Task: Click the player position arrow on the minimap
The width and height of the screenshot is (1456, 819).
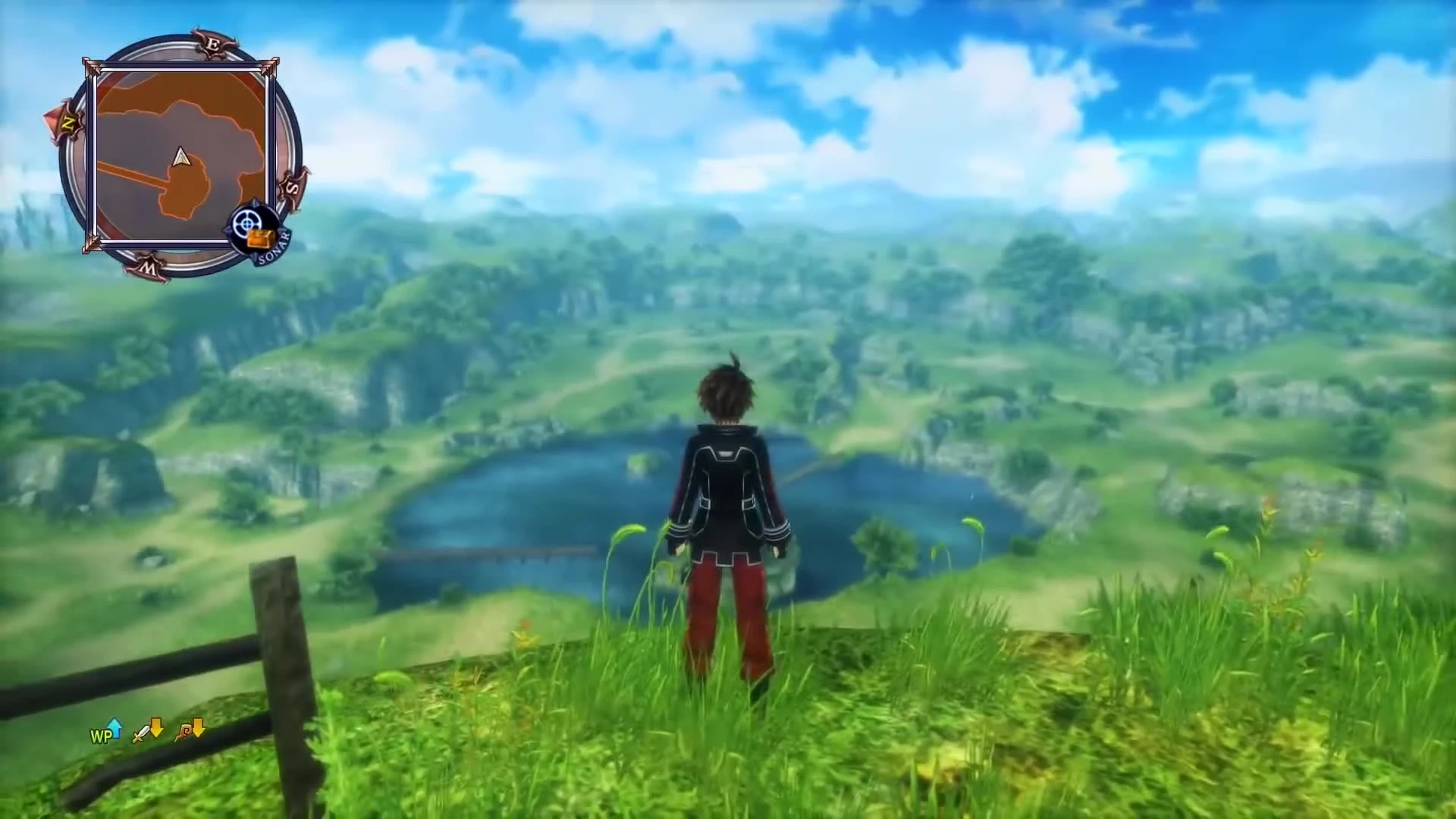Action: [x=180, y=157]
